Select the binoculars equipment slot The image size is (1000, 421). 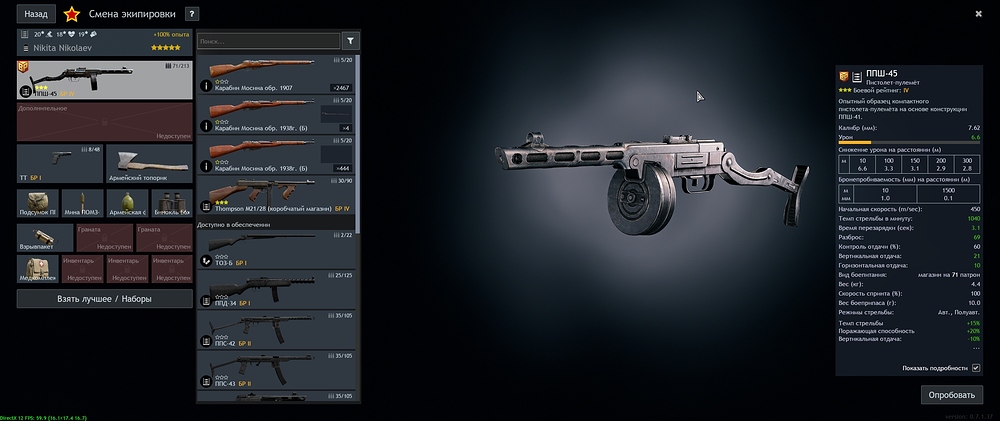(x=171, y=203)
